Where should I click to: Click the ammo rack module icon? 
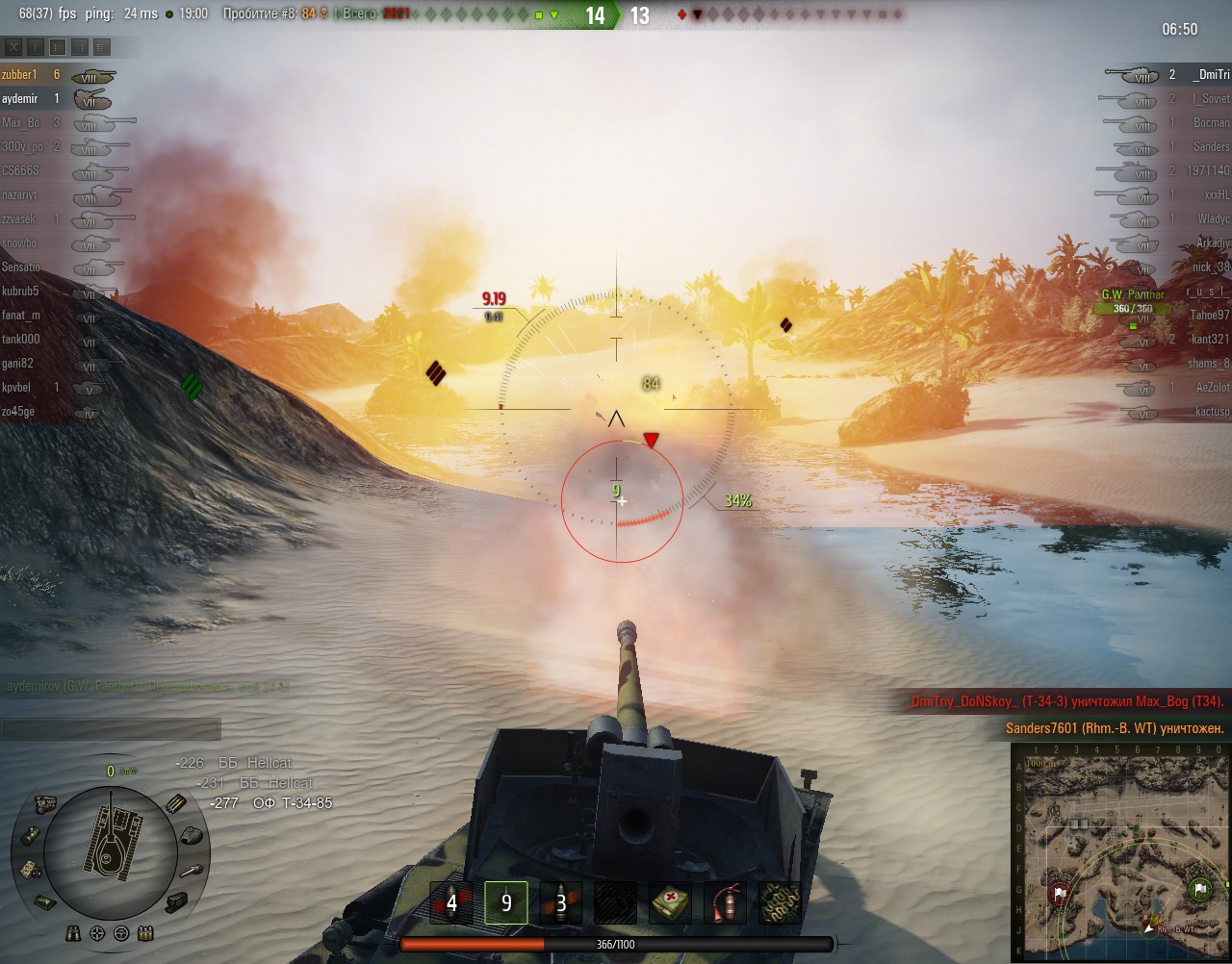pos(178,804)
